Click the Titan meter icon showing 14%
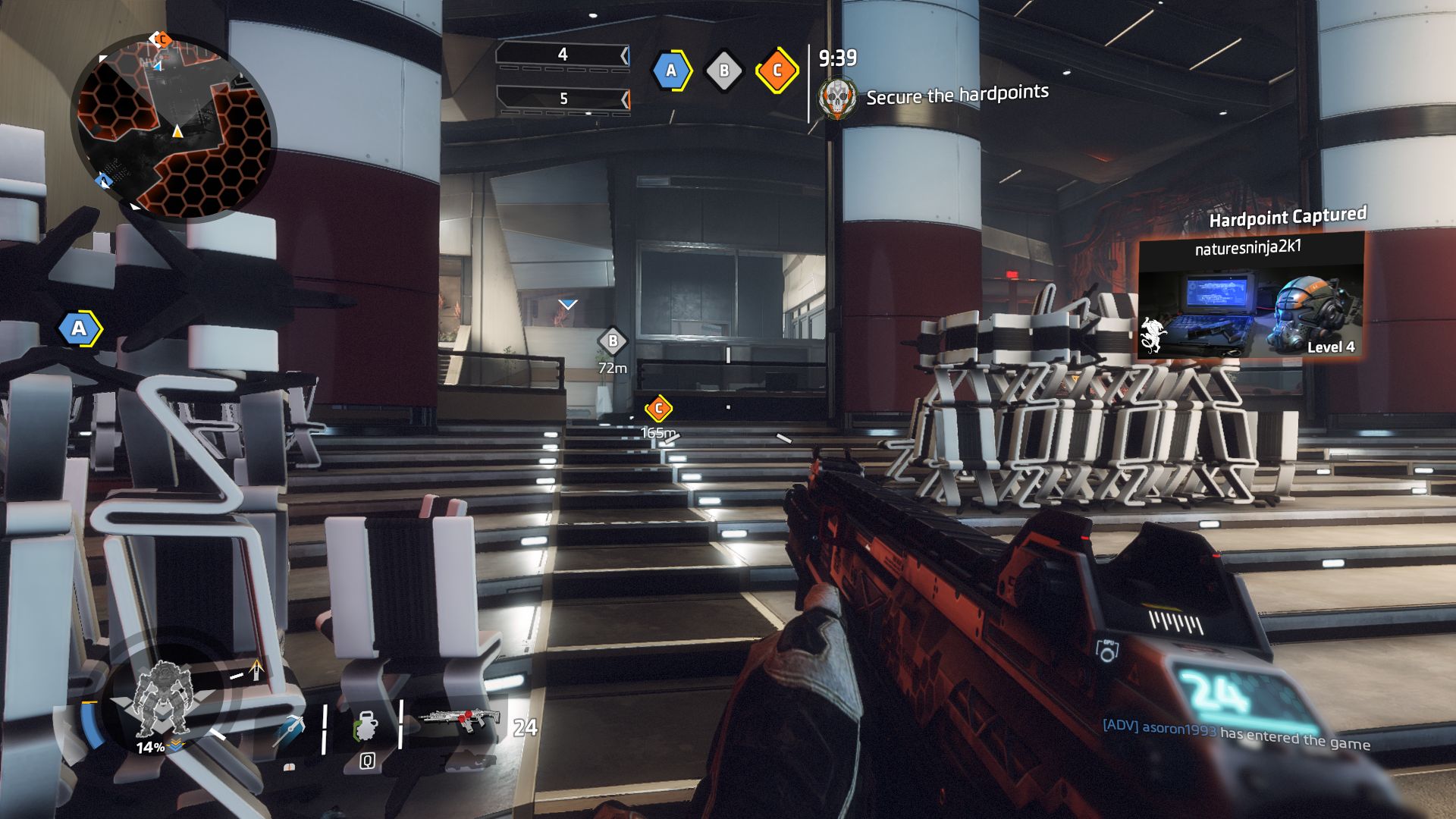Viewport: 1456px width, 819px height. coord(161,701)
